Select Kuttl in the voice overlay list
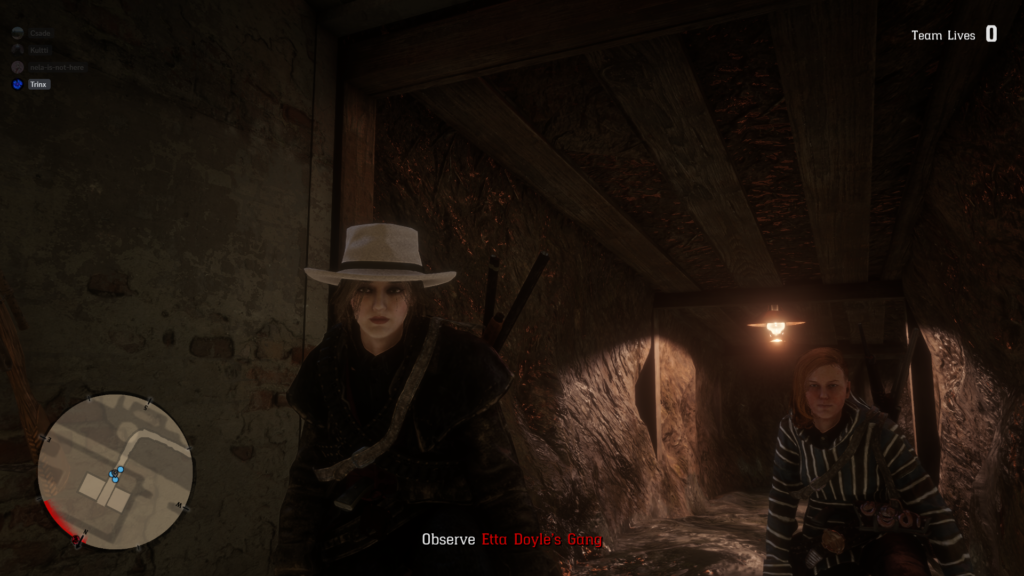Screen dimensions: 1024x576 tap(39, 50)
